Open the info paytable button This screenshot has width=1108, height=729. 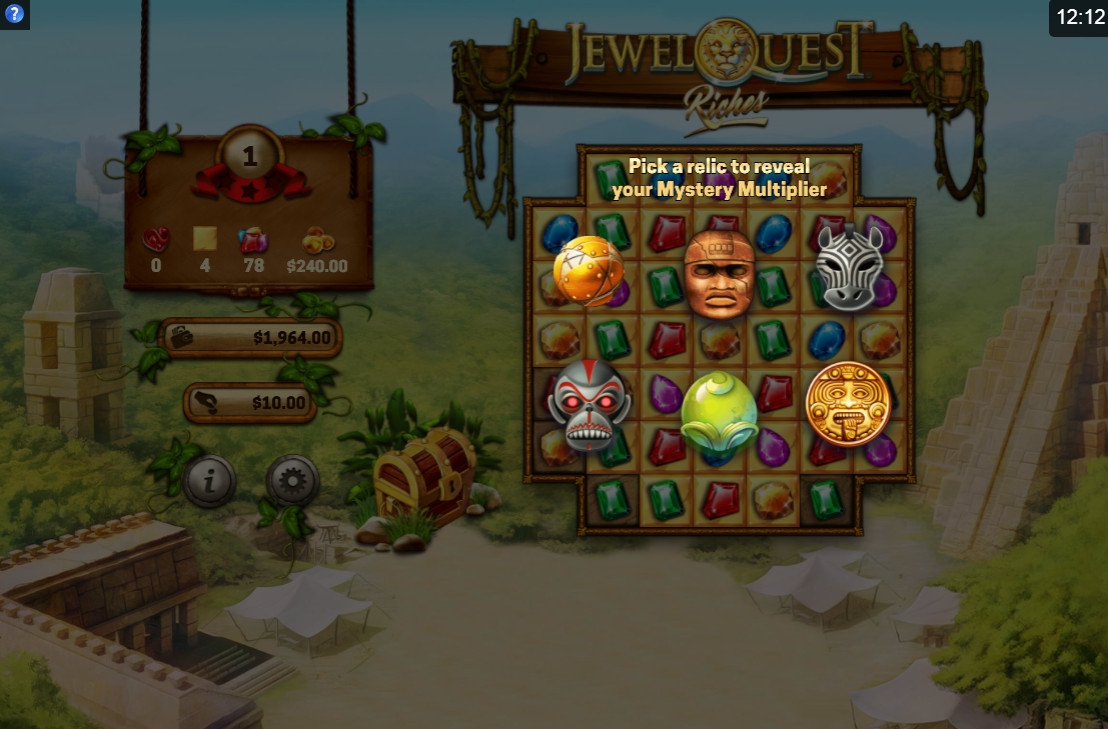pyautogui.click(x=210, y=482)
